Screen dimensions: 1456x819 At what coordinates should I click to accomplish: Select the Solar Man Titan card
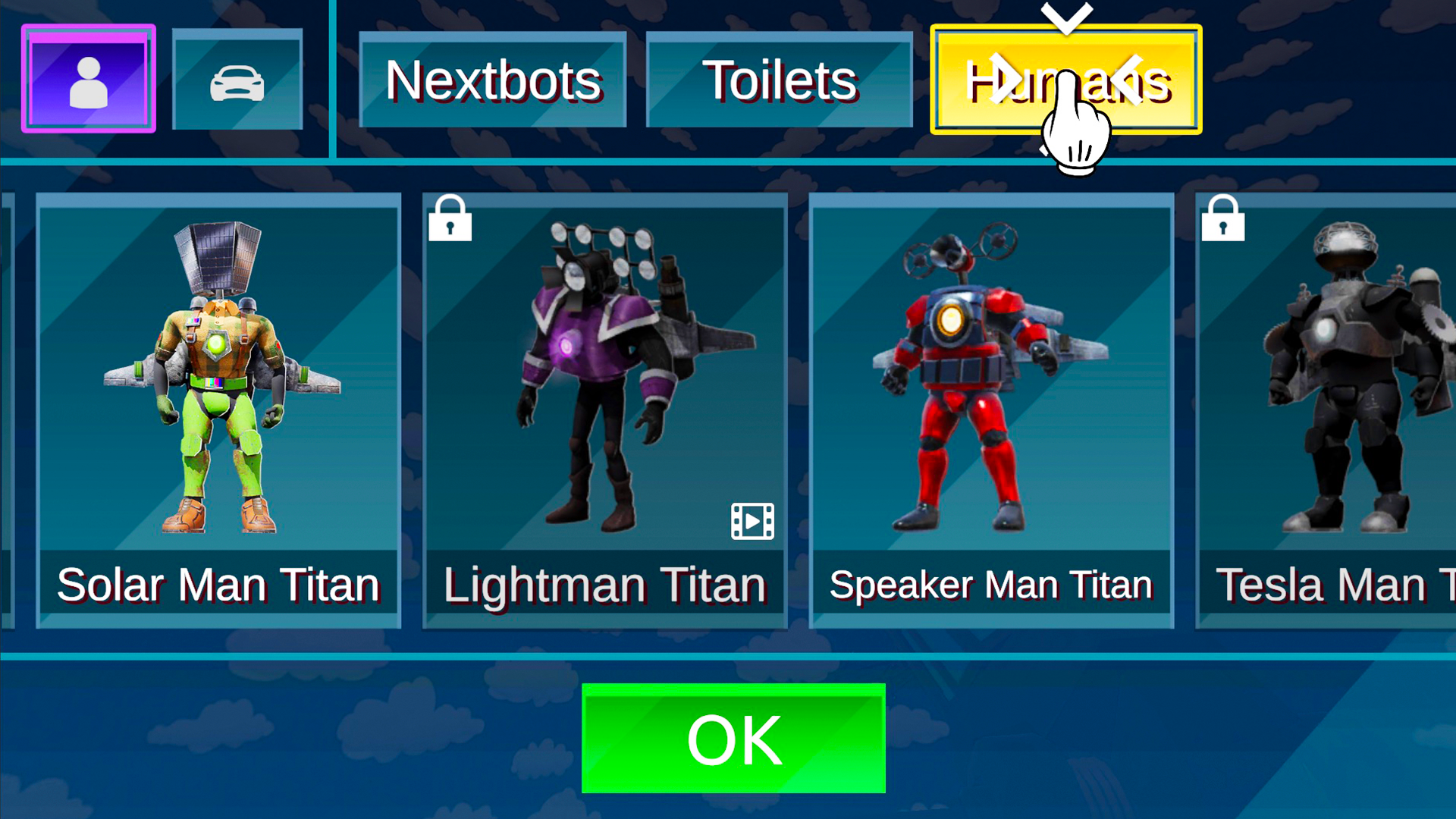pos(218,409)
